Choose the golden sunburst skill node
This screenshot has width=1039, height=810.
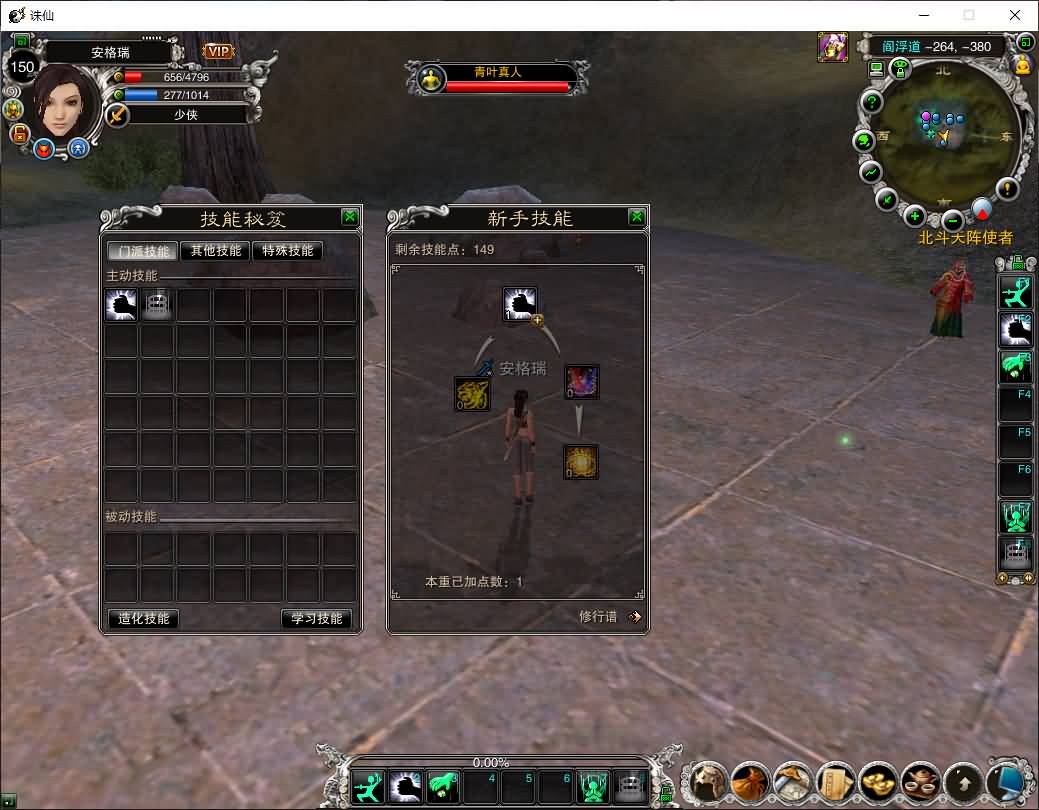coord(580,461)
